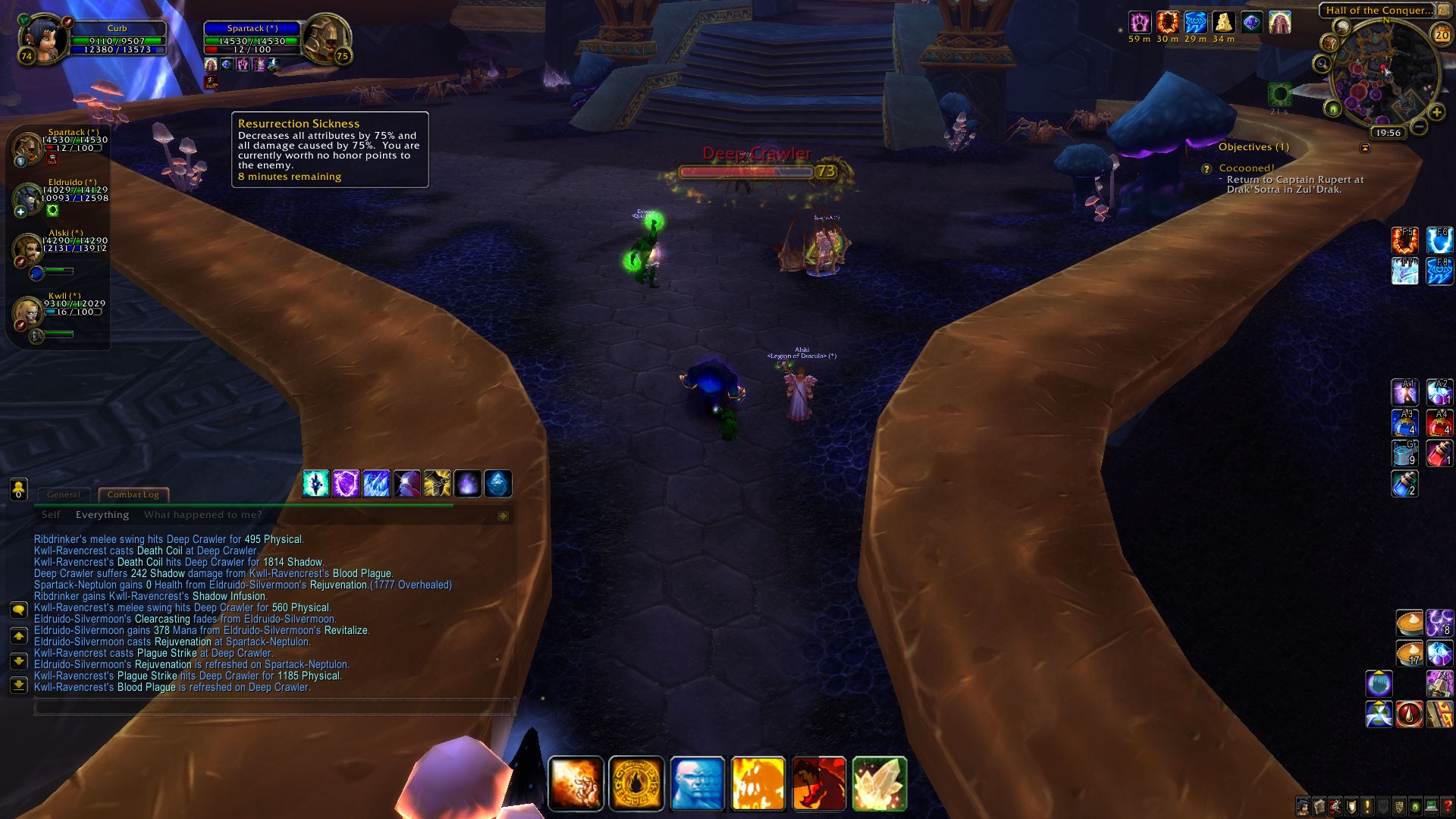Cast the Mirror Image blue face spell
This screenshot has width=1456, height=819.
pyautogui.click(x=697, y=784)
